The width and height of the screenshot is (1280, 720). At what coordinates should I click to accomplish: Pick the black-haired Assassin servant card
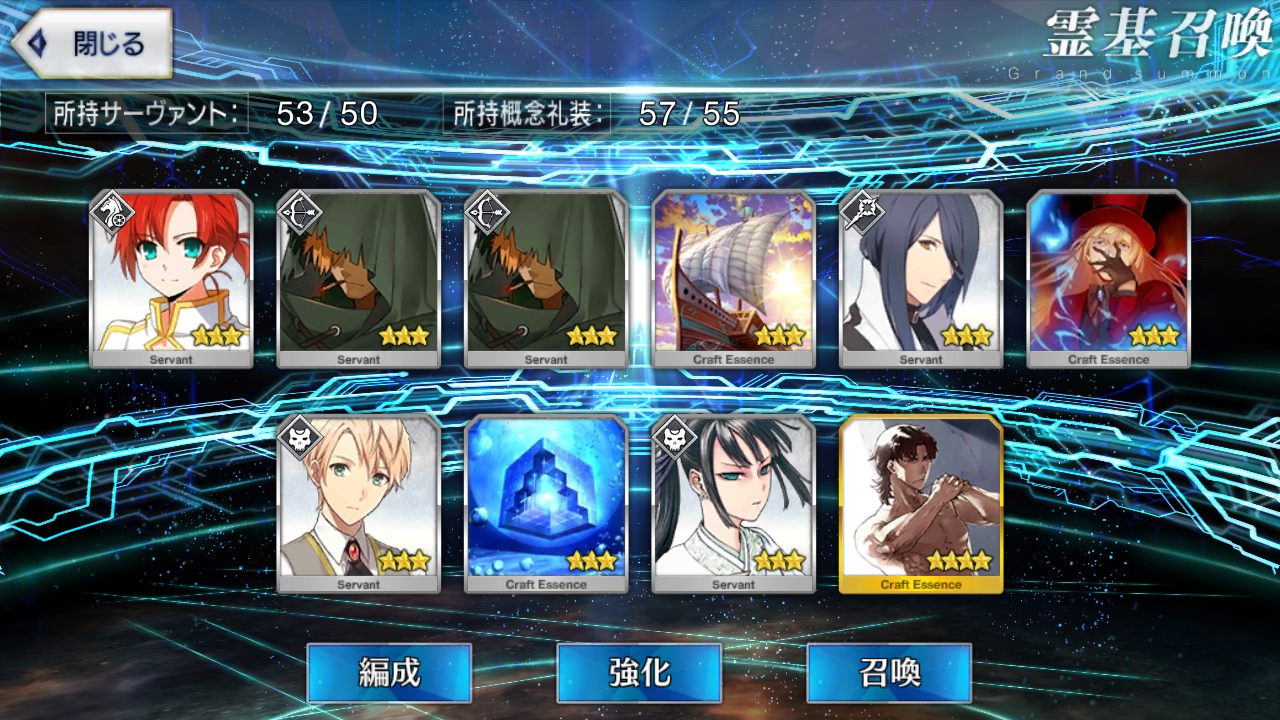tap(734, 503)
